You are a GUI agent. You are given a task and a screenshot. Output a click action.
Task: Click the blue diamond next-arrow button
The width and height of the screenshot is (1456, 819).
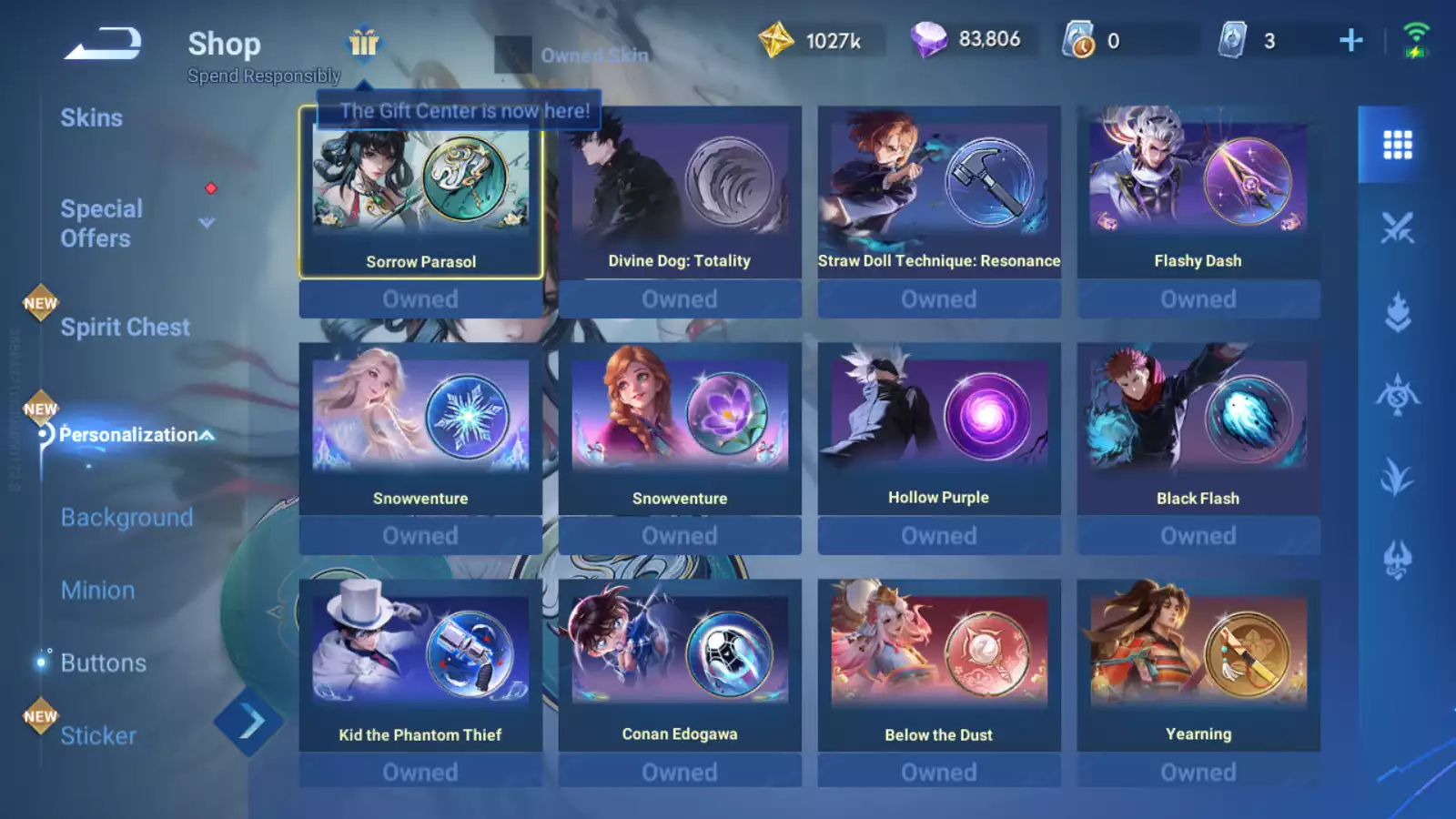coord(249,723)
